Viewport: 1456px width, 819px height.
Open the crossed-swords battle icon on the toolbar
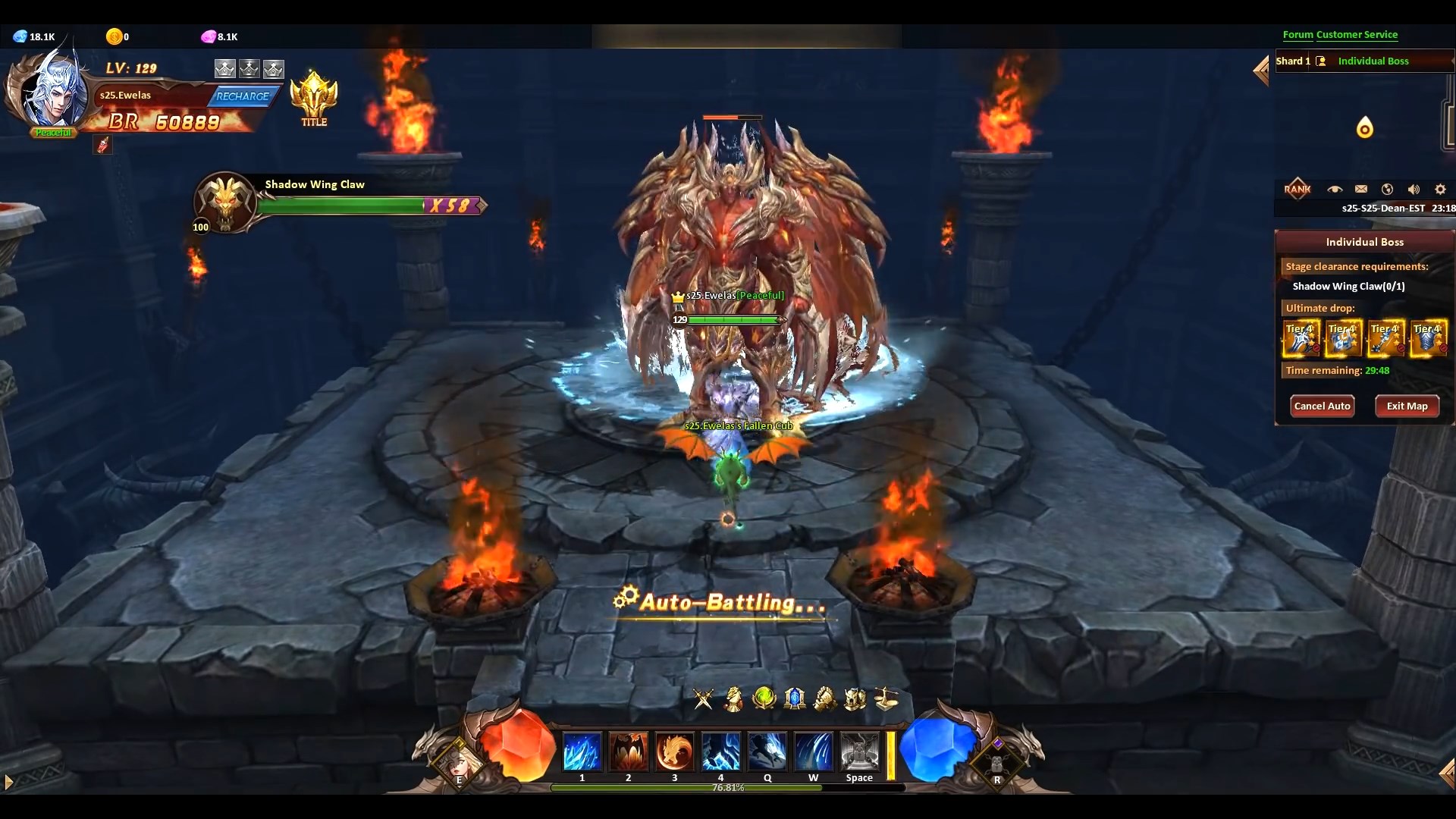[702, 698]
